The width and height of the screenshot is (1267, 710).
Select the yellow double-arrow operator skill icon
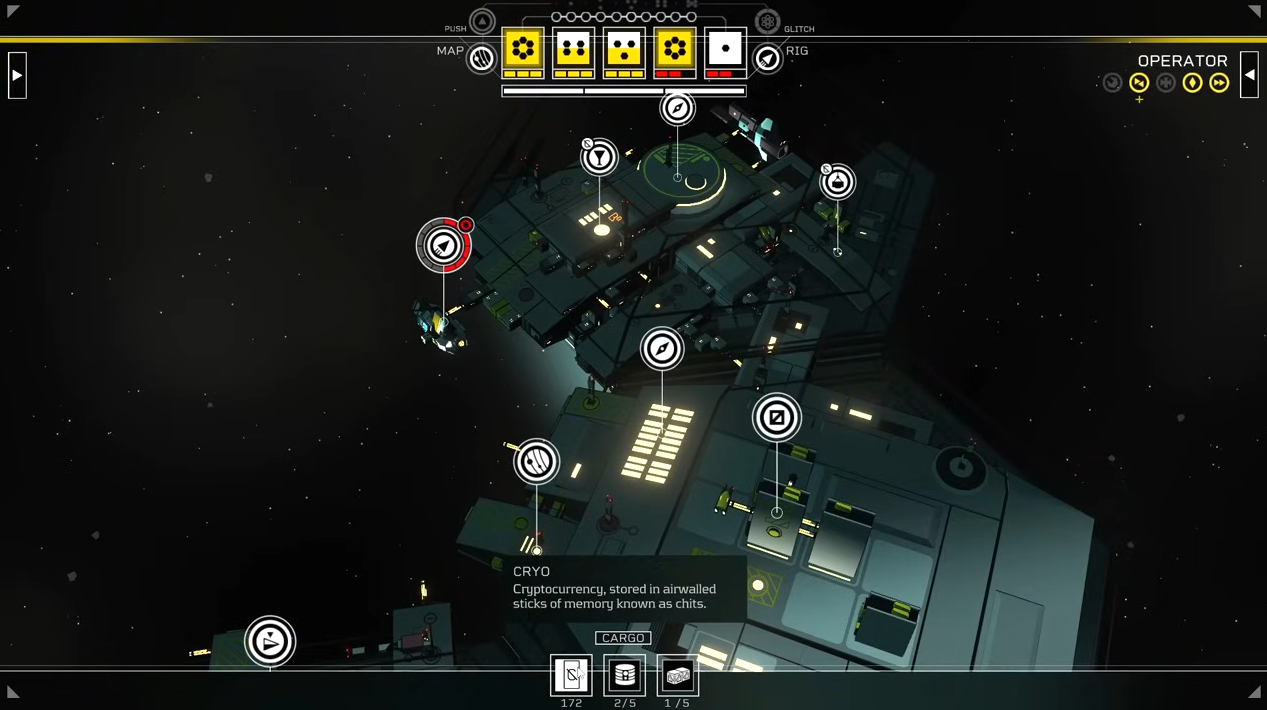point(1219,83)
